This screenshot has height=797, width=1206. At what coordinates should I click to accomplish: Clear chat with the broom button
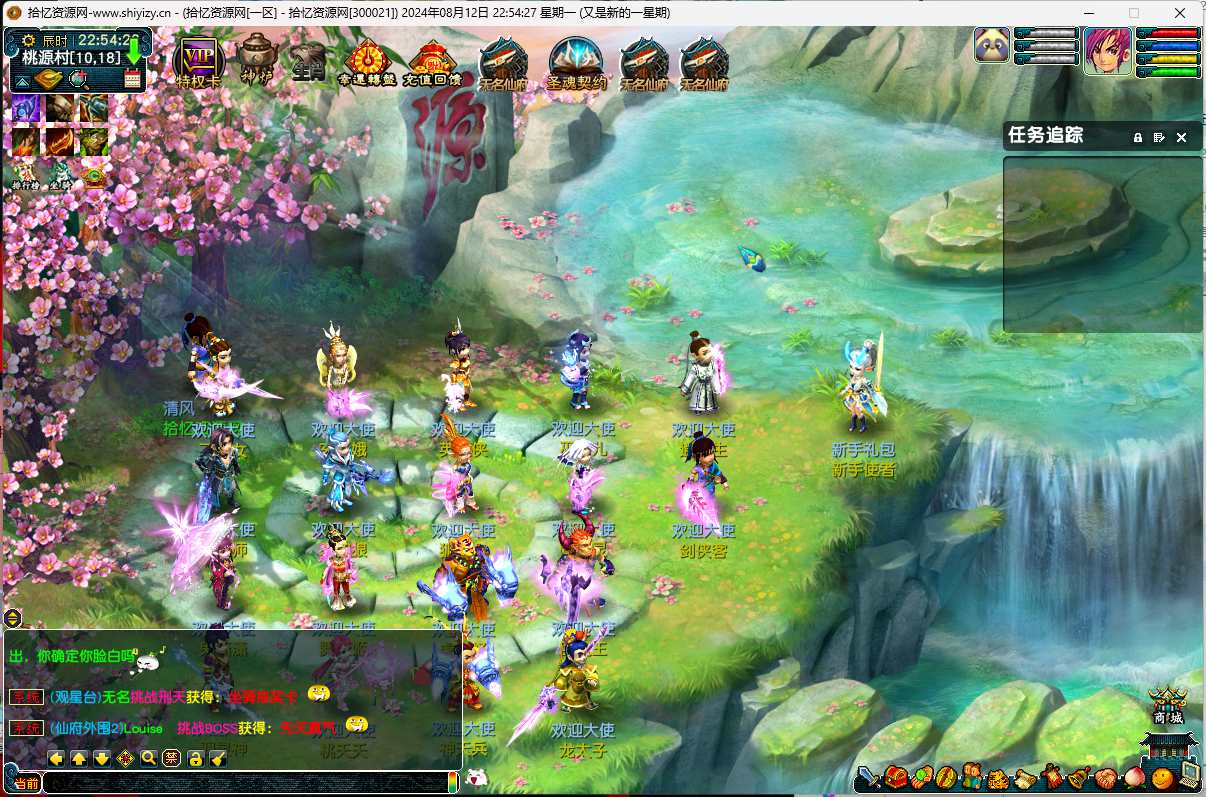217,758
